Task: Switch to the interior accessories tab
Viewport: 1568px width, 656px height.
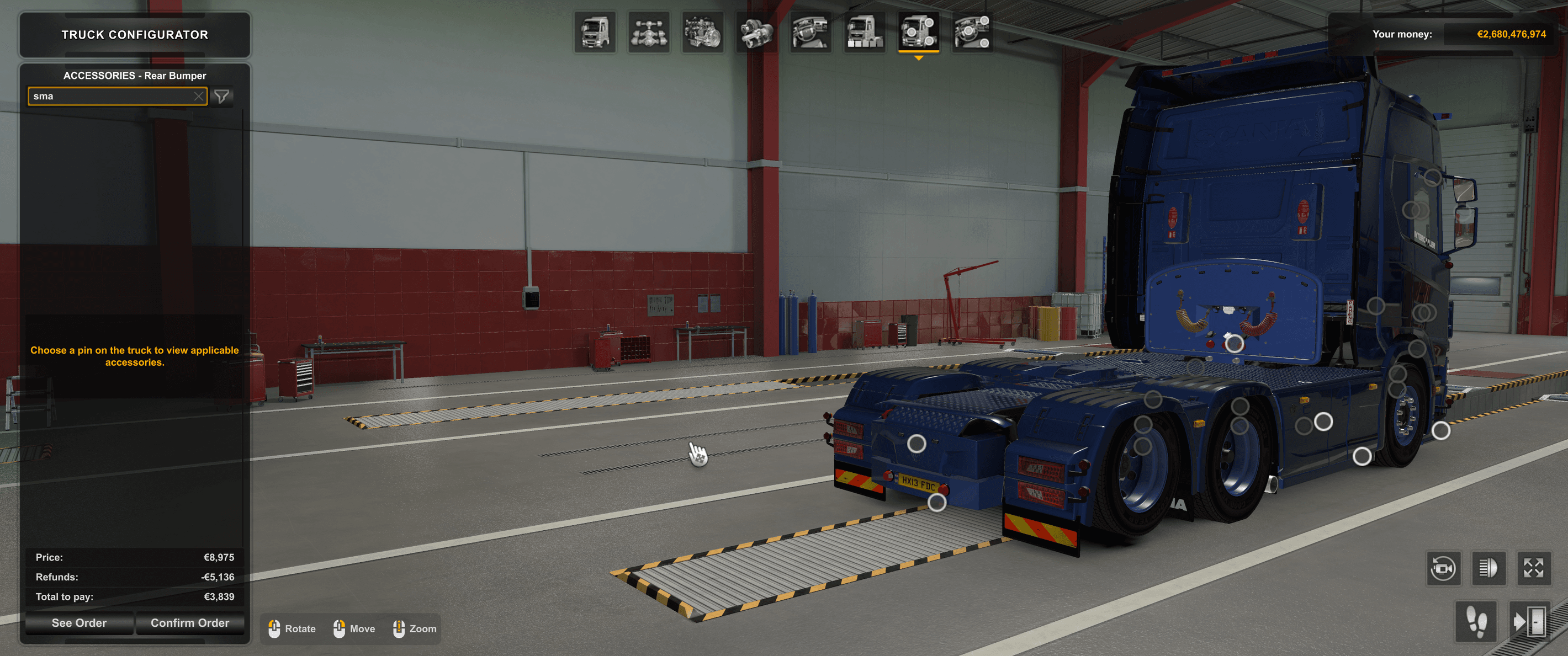Action: (810, 34)
